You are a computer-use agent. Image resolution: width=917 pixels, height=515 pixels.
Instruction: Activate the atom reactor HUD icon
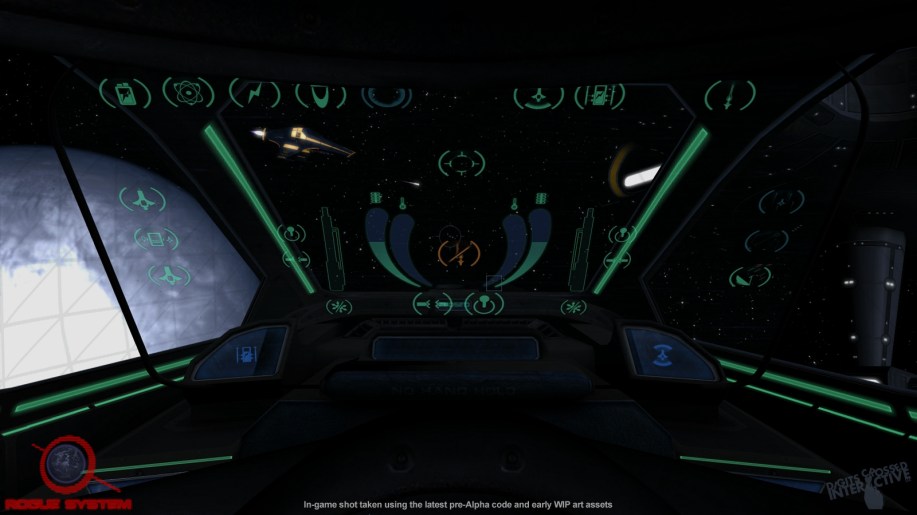[184, 94]
